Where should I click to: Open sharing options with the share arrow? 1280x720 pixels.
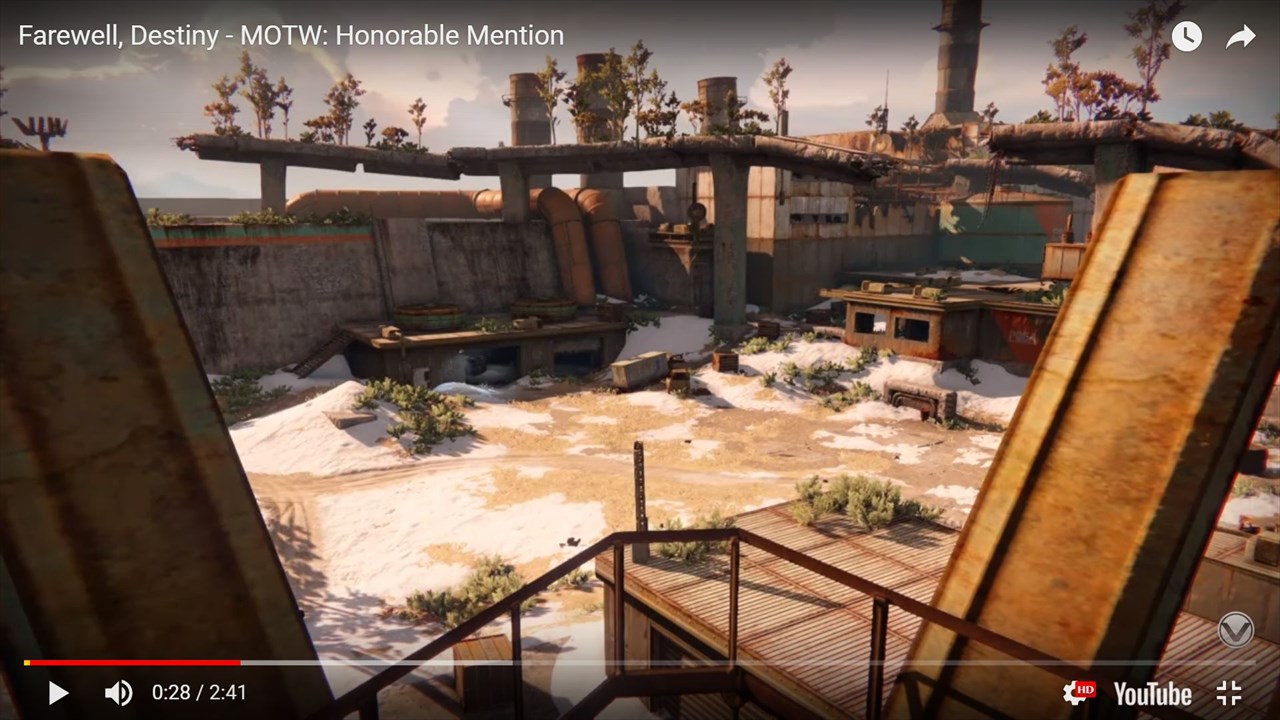point(1240,36)
